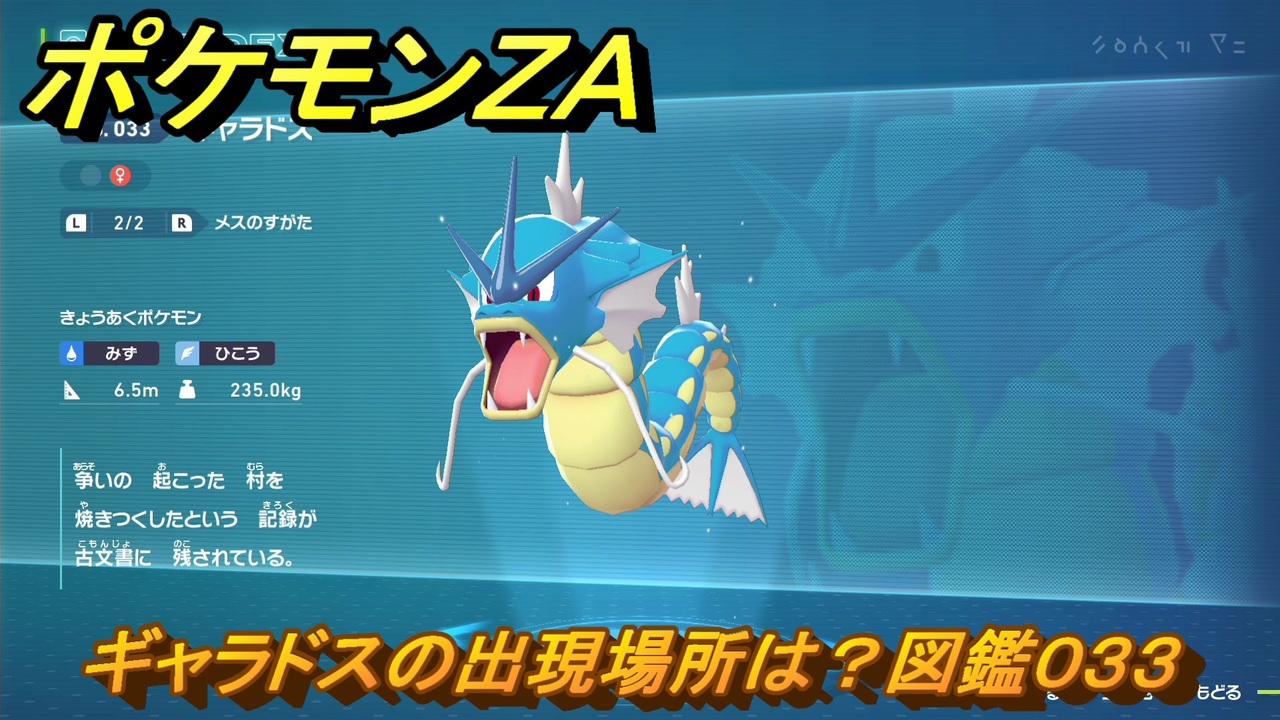This screenshot has width=1280, height=720.
Task: Click the ruler icon next to 6.5m
Action: (x=72, y=391)
